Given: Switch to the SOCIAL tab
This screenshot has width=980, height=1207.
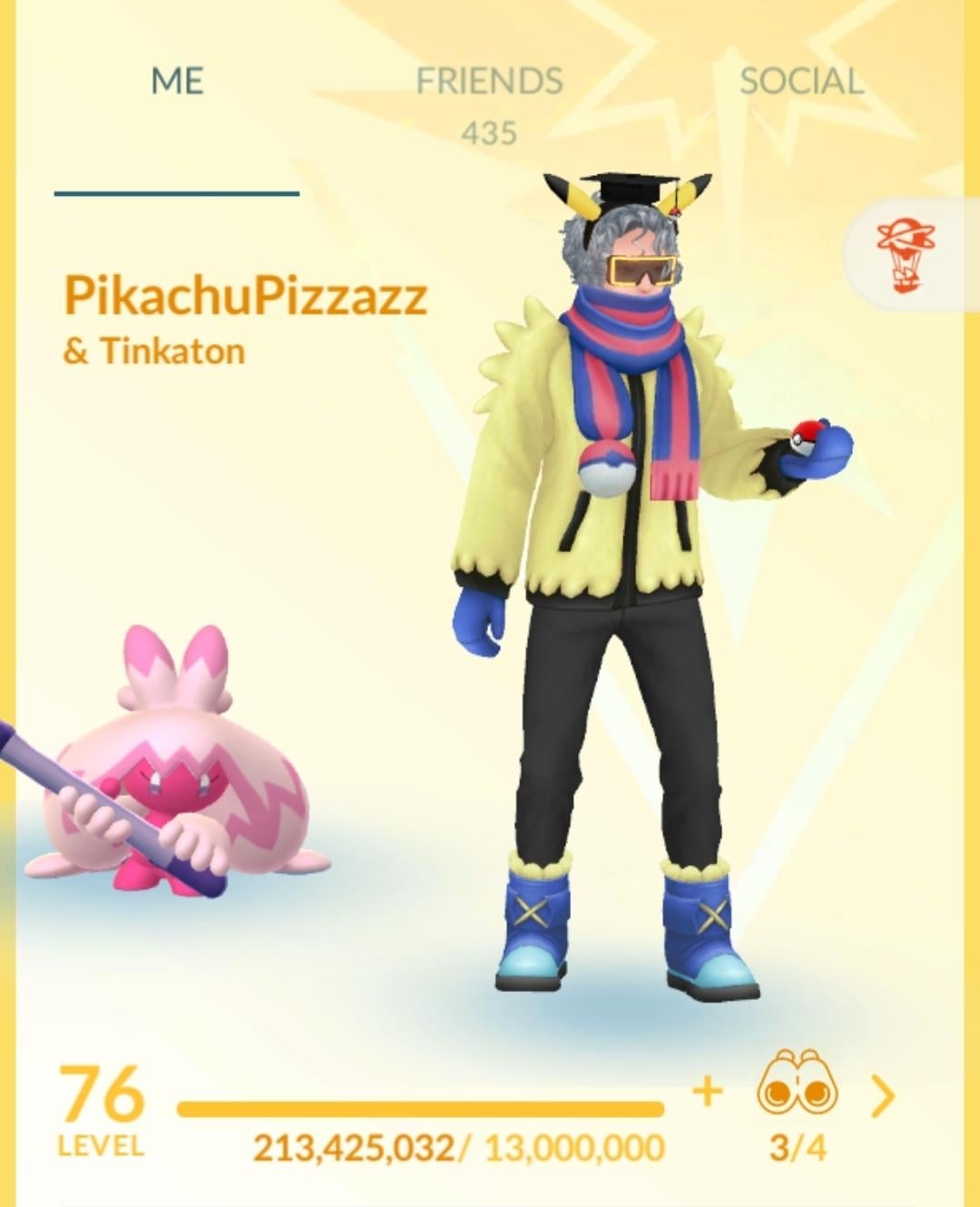Looking at the screenshot, I should pos(801,82).
